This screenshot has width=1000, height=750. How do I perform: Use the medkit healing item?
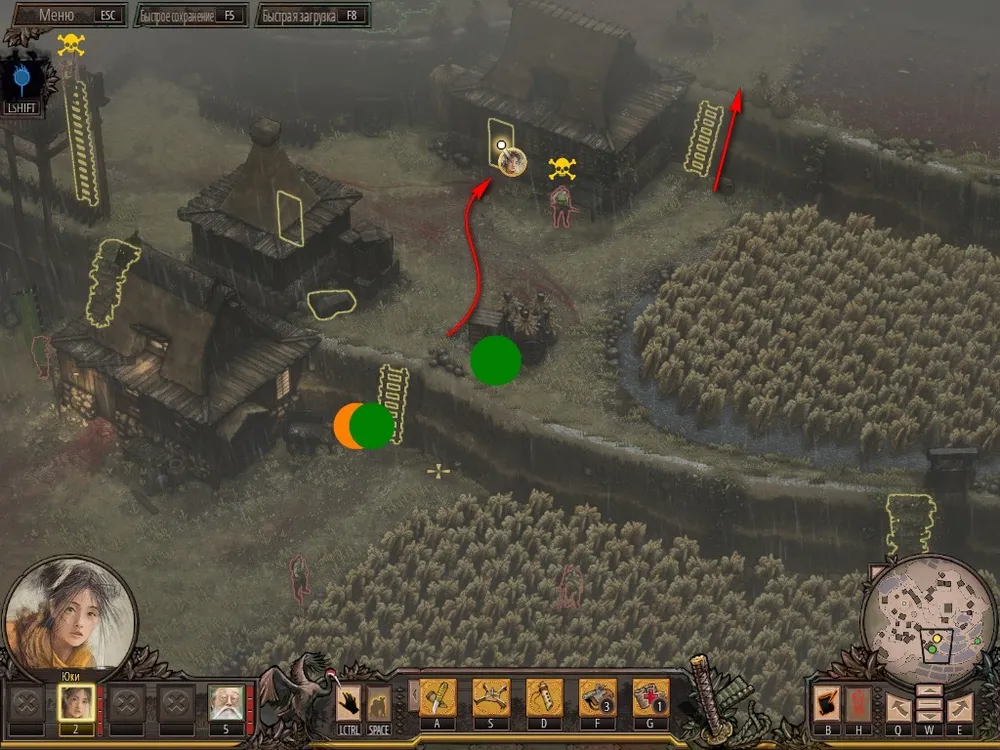(650, 697)
